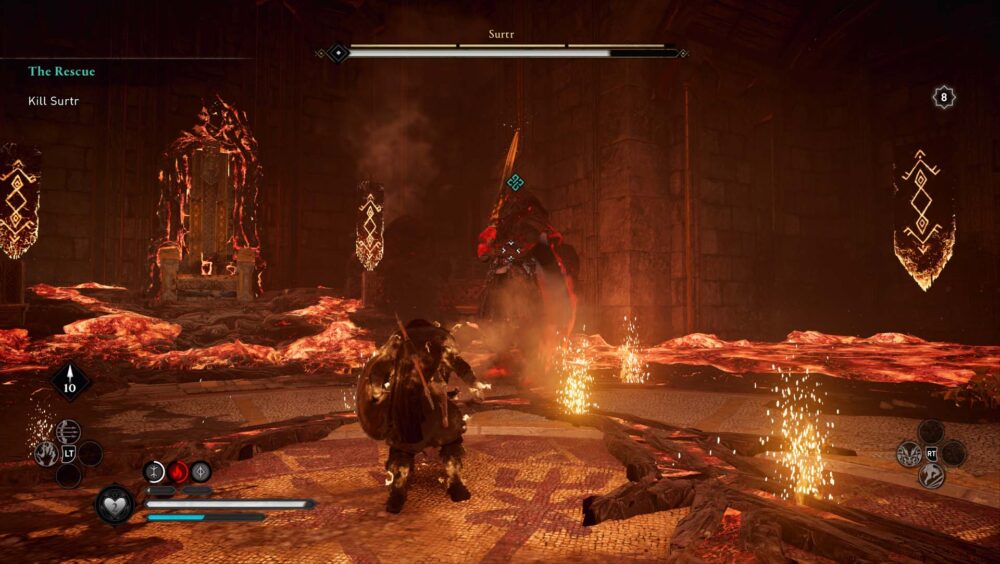Select the red flame power icon

178,471
